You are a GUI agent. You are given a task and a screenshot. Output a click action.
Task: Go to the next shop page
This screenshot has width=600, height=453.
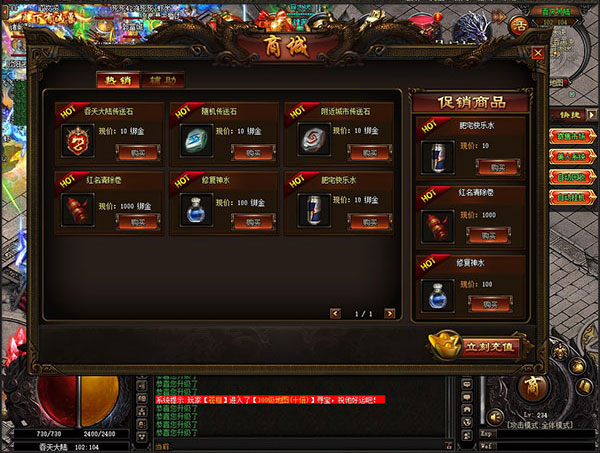coord(391,314)
